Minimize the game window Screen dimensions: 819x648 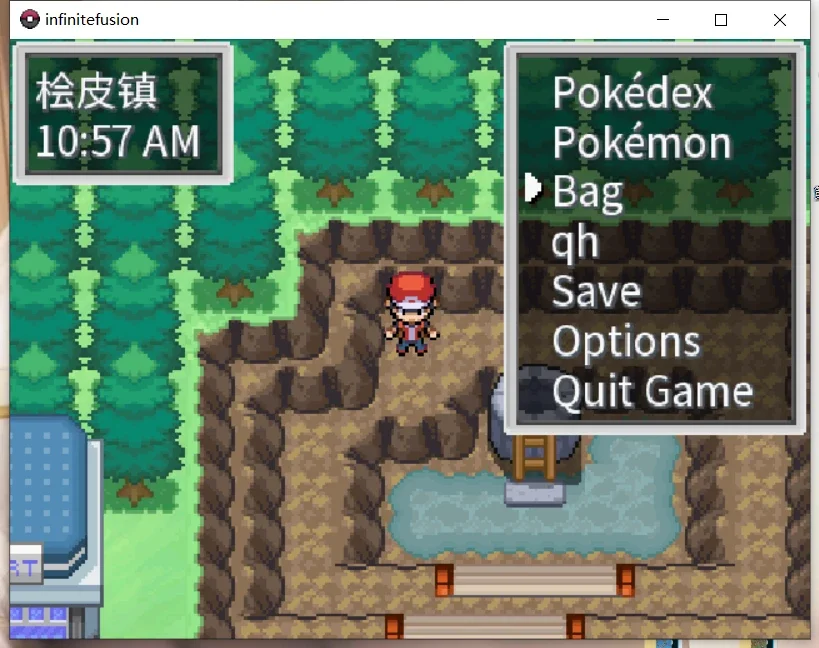(662, 19)
